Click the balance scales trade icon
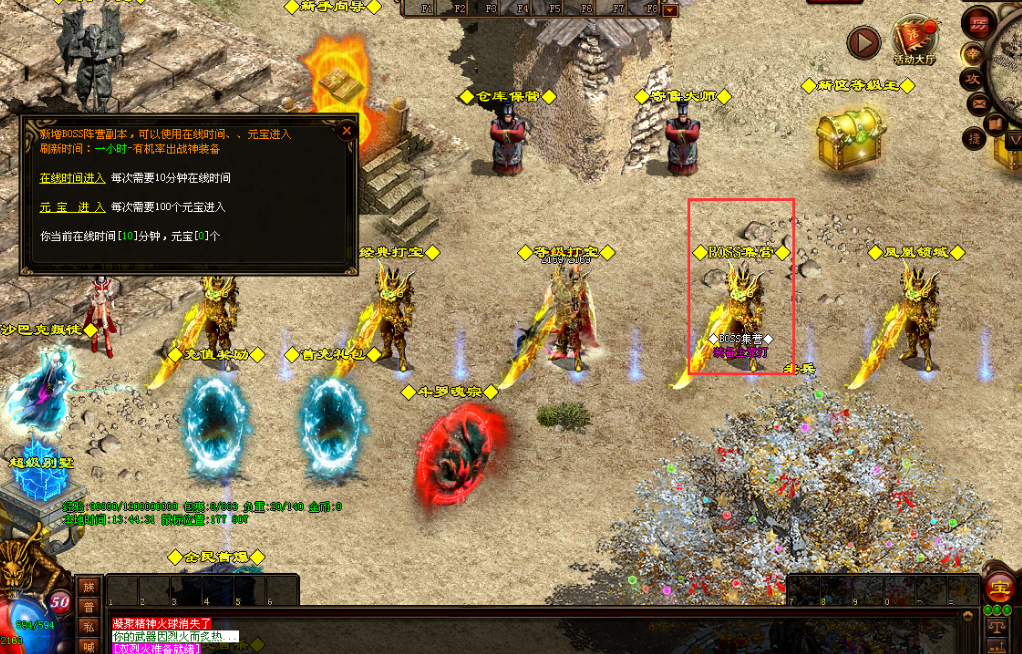Screen dimensions: 1022x654 tap(997, 625)
